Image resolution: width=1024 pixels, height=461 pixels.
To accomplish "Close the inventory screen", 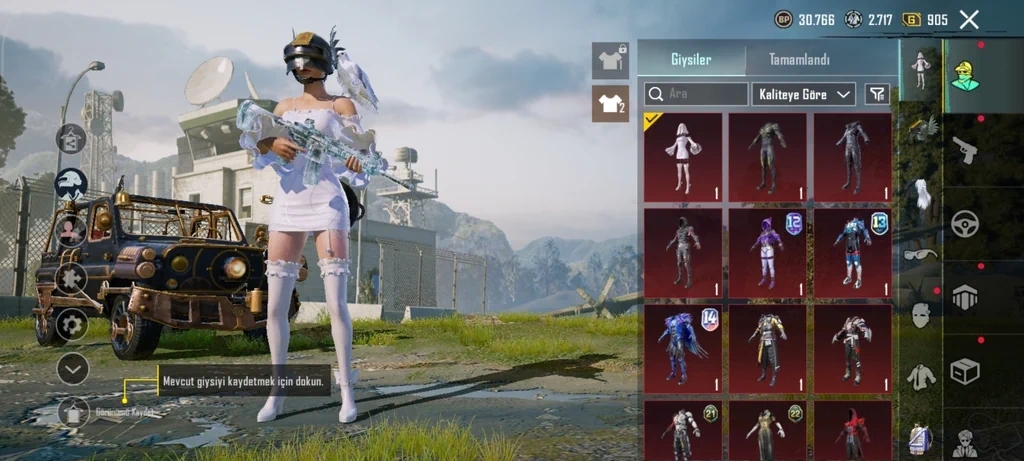I will [x=968, y=19].
